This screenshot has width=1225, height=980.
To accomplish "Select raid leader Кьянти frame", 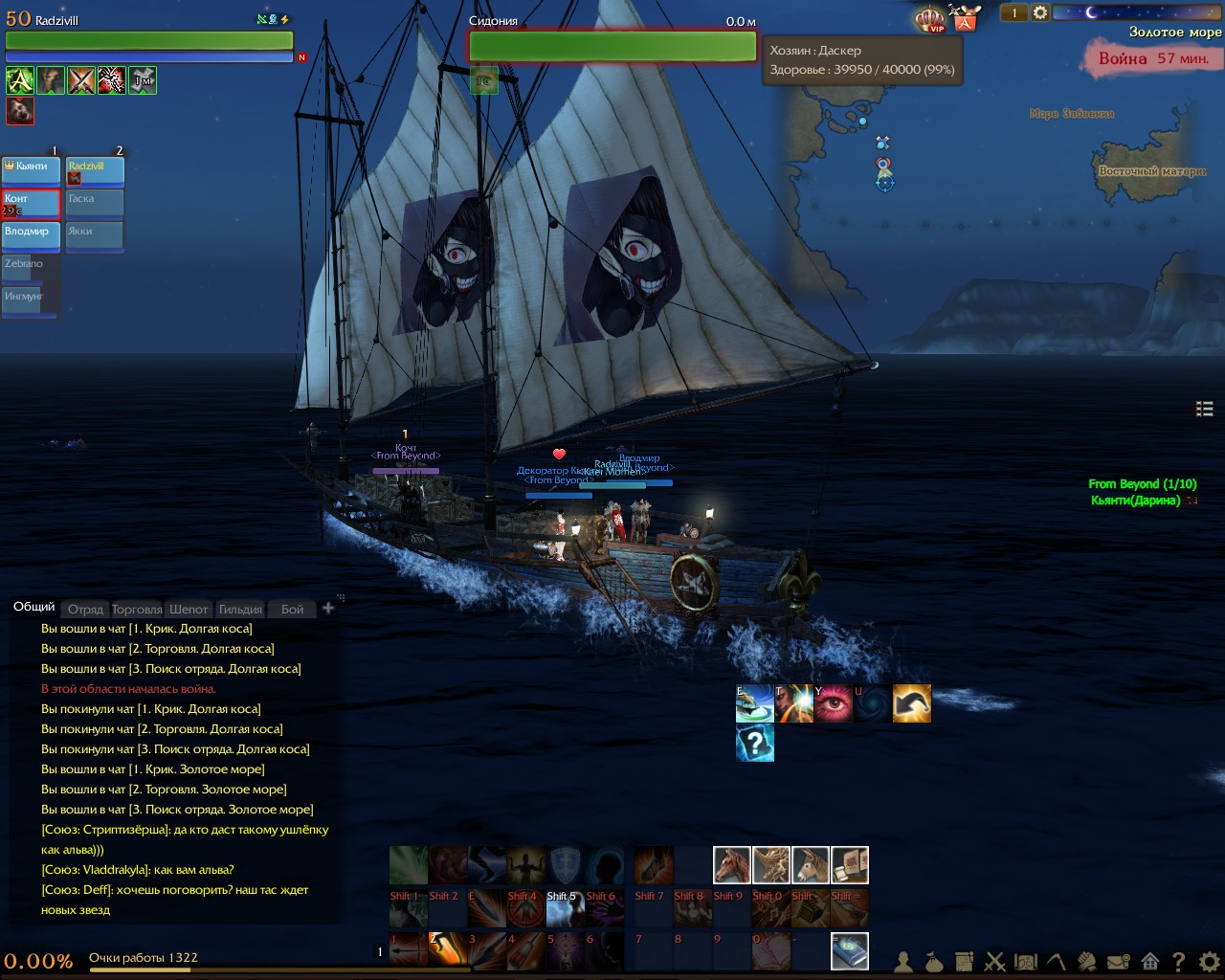I will click(x=32, y=169).
